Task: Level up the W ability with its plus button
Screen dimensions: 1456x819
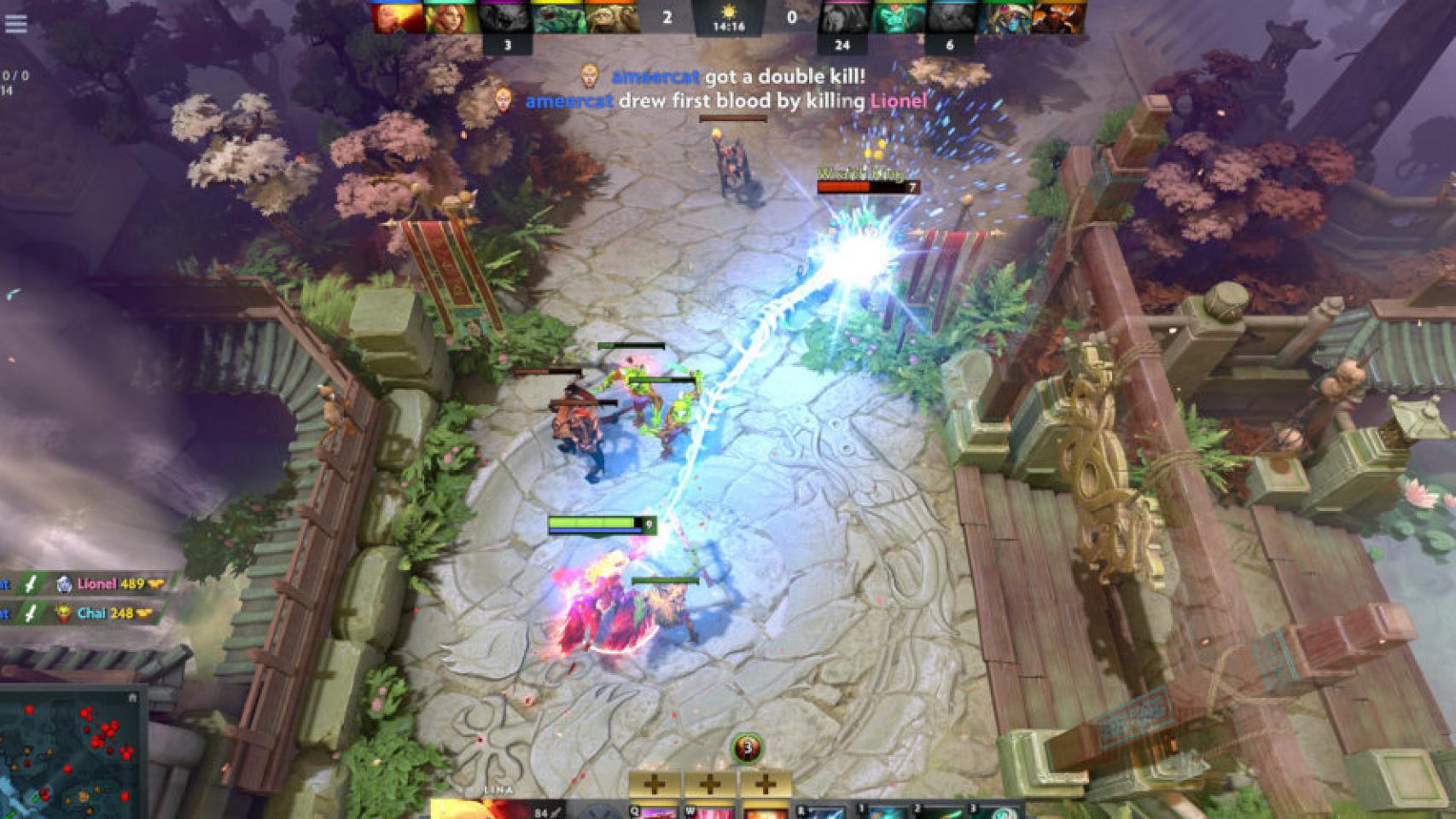Action: point(709,785)
